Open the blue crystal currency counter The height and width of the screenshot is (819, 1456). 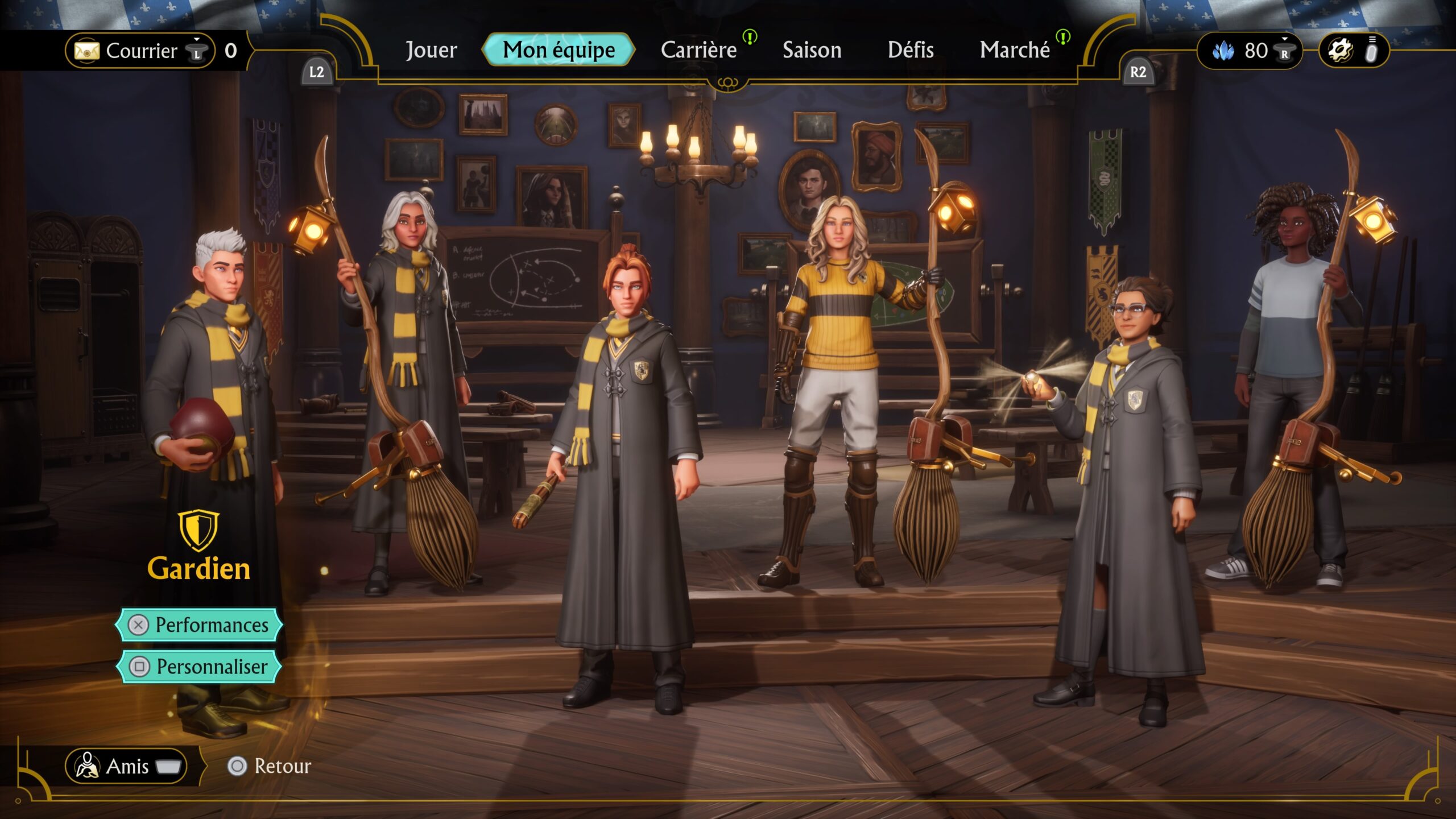tap(1249, 51)
